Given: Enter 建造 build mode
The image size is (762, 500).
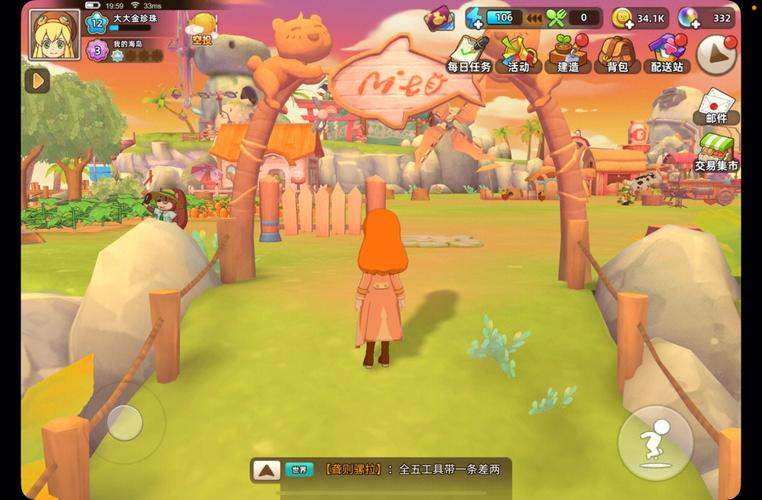Looking at the screenshot, I should [568, 53].
